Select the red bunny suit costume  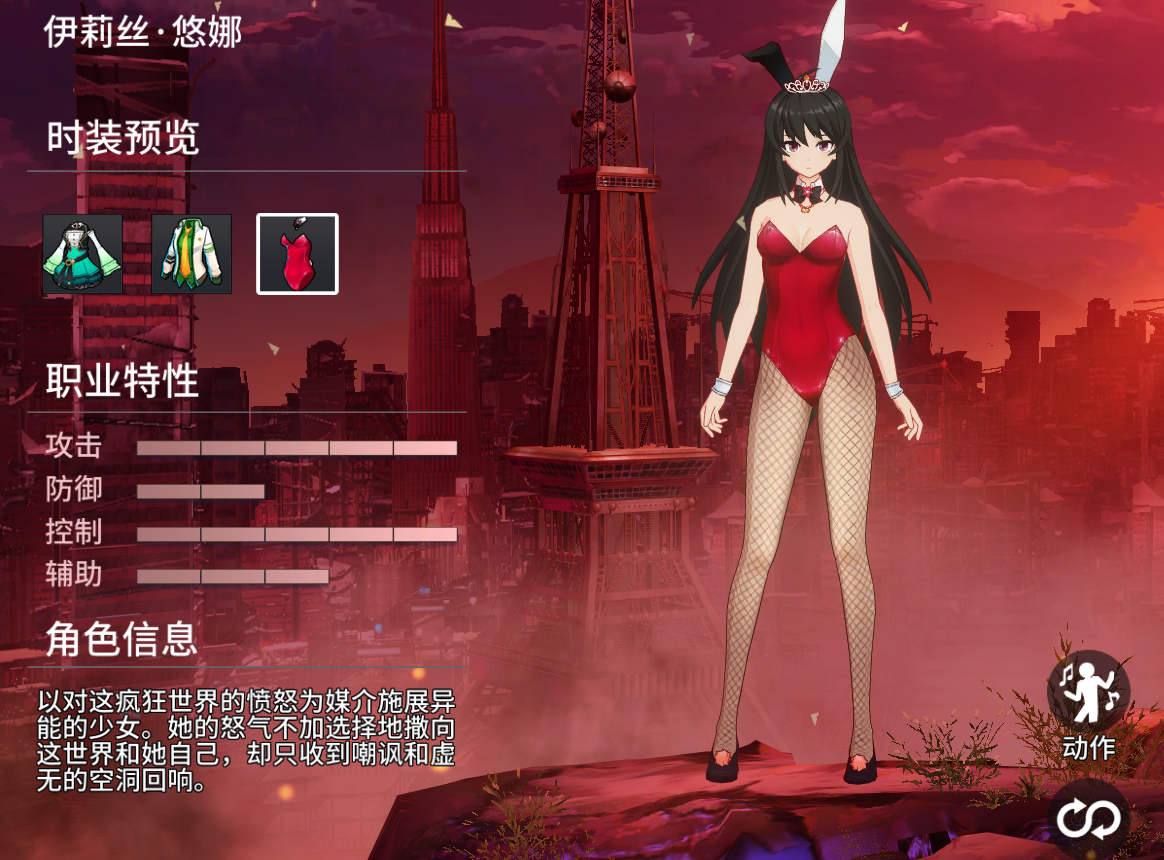[x=298, y=254]
